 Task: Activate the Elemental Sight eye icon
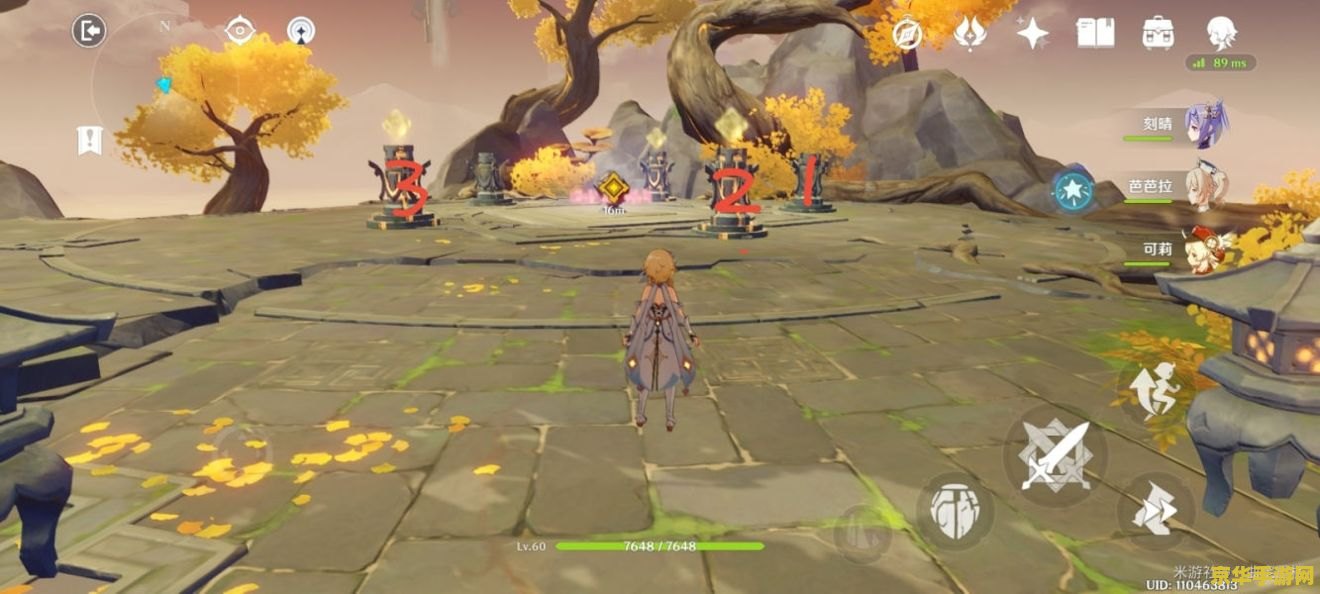coord(240,31)
